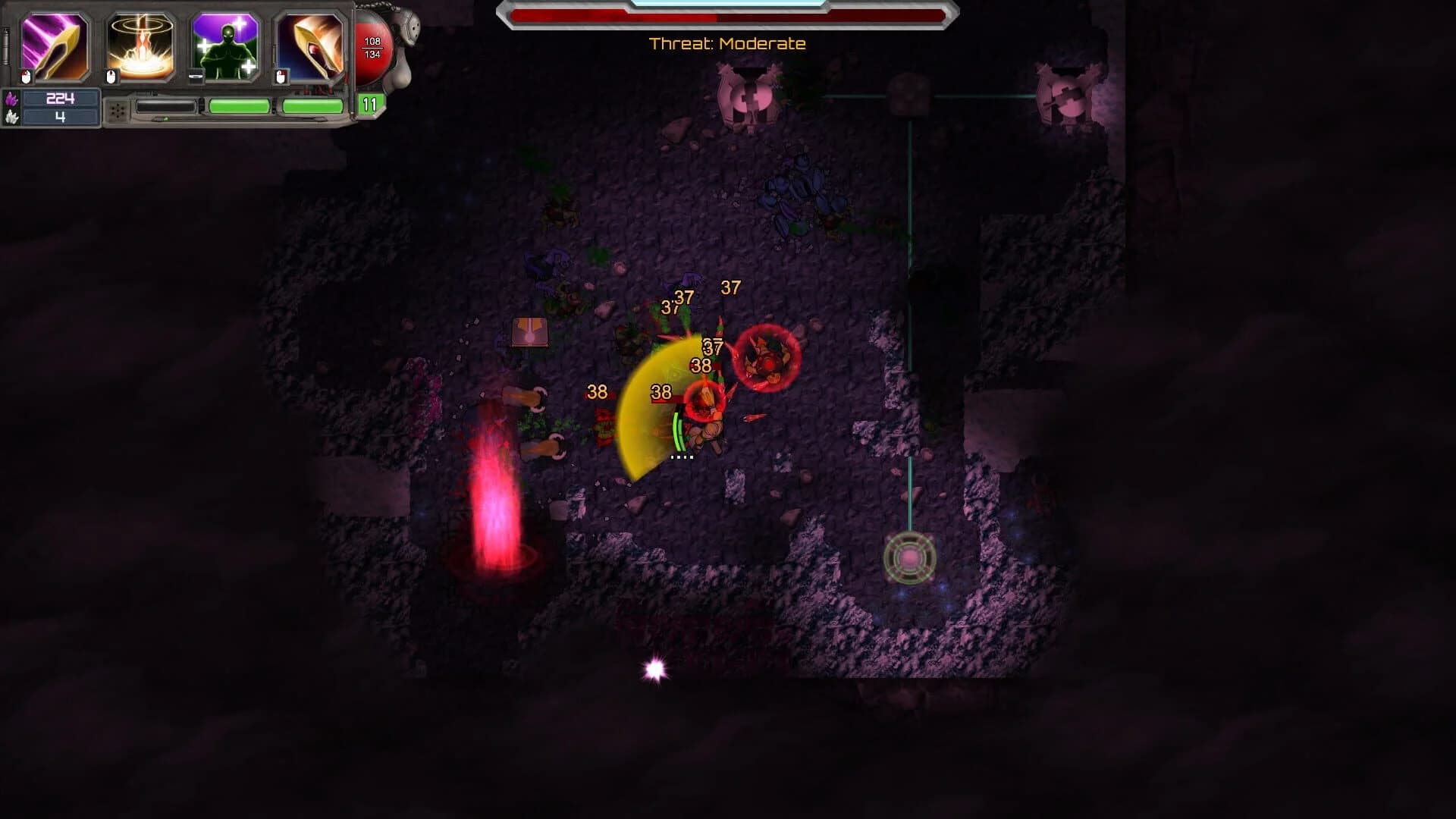Click the crystal count showing 4
Viewport: 1456px width, 819px height.
click(60, 118)
